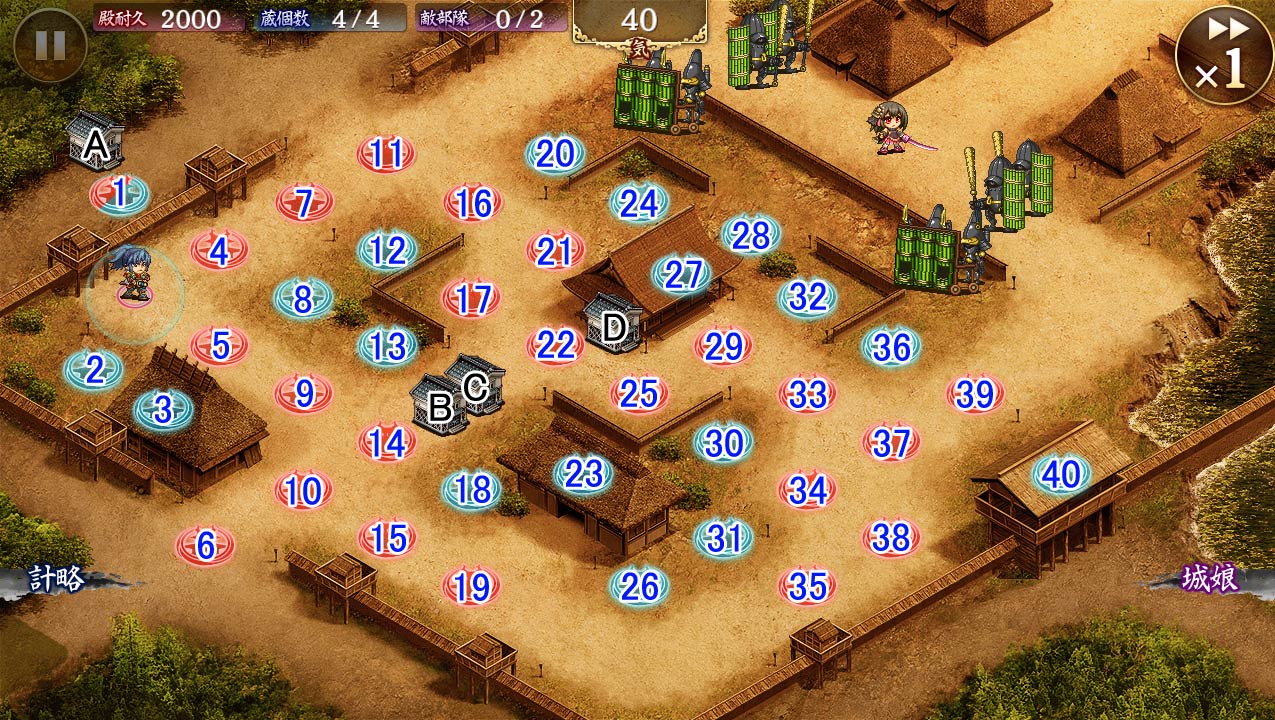Pick red deployment tile 39

click(x=975, y=394)
